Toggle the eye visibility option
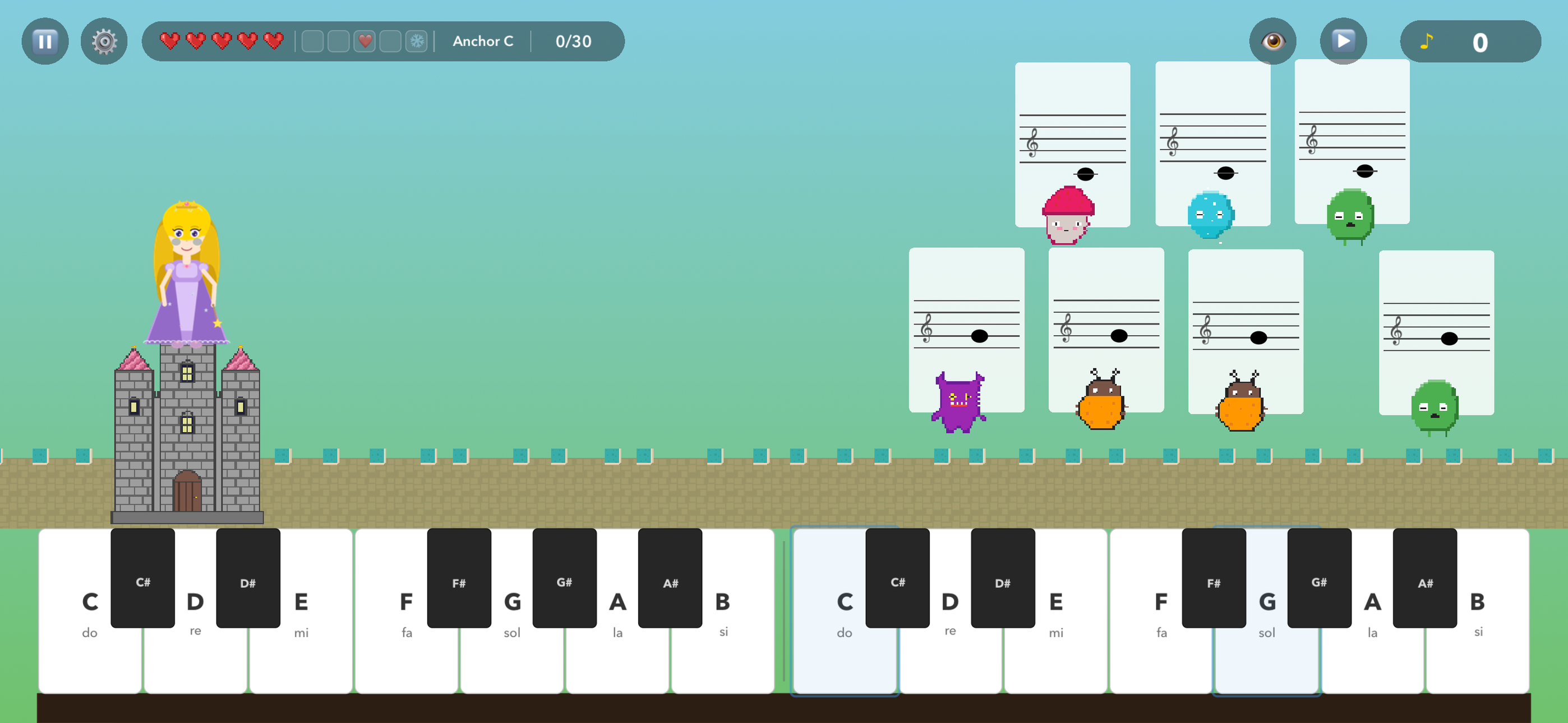The image size is (1568, 723). 1274,41
